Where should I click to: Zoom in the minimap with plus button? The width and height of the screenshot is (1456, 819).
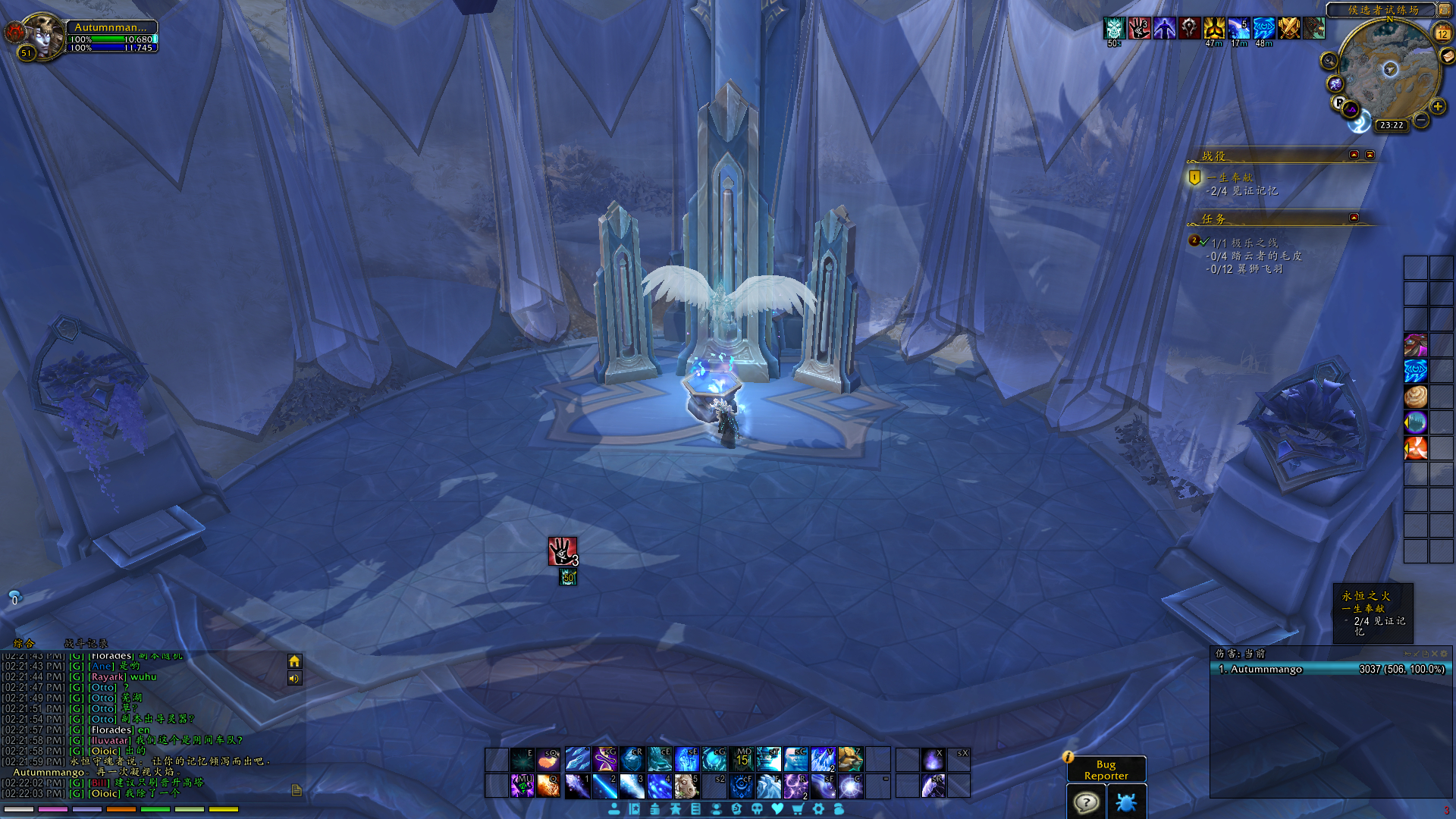click(x=1438, y=107)
